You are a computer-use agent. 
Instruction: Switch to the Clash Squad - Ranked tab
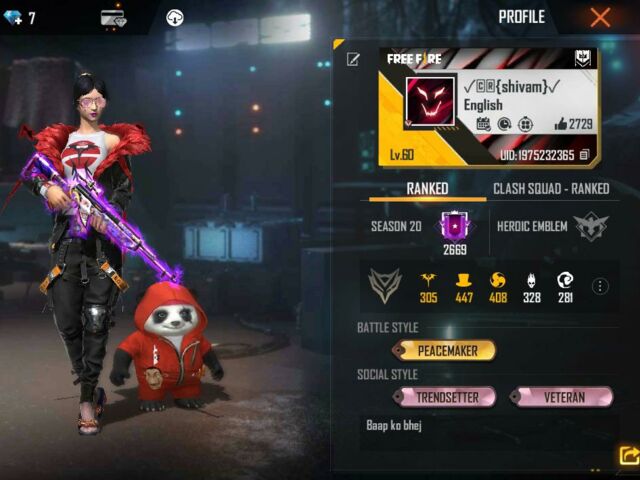[x=551, y=188]
